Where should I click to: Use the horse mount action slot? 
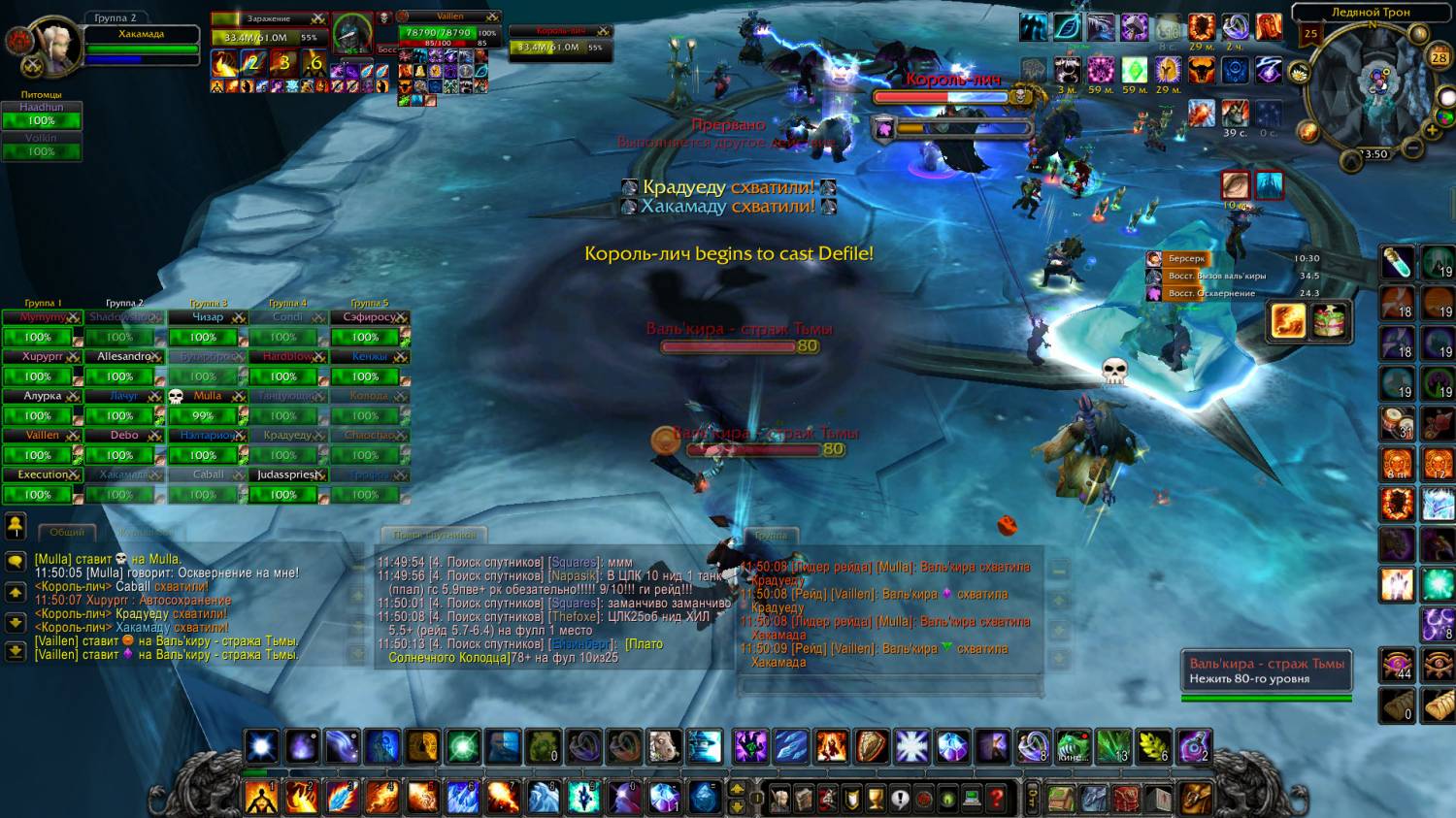pyautogui.click(x=665, y=747)
